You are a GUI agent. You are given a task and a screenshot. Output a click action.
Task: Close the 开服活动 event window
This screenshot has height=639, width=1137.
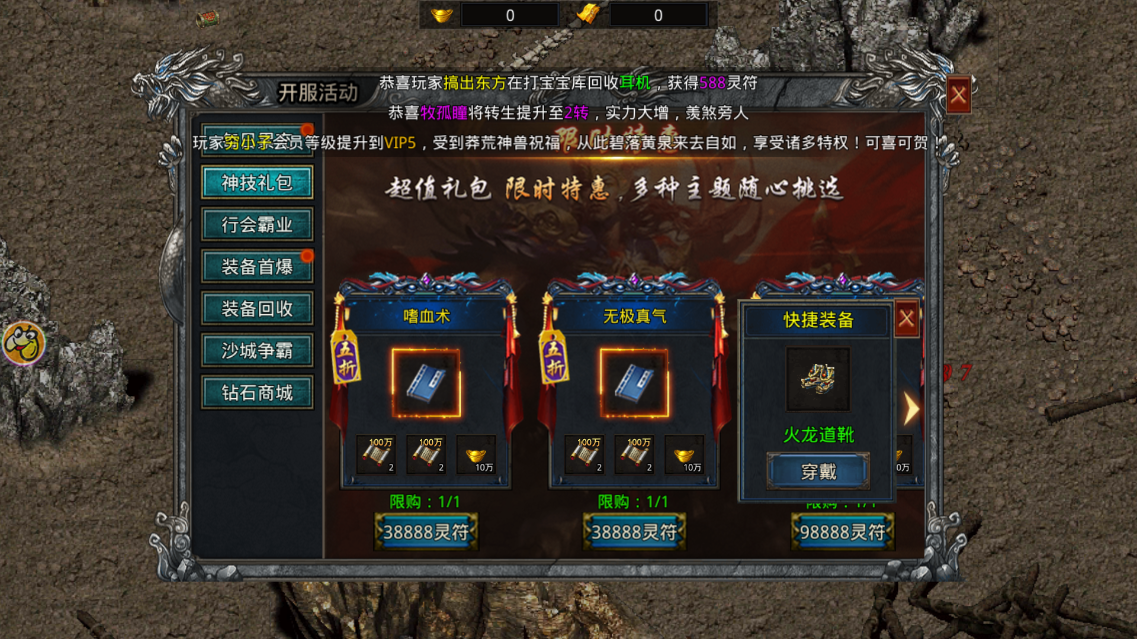point(958,96)
